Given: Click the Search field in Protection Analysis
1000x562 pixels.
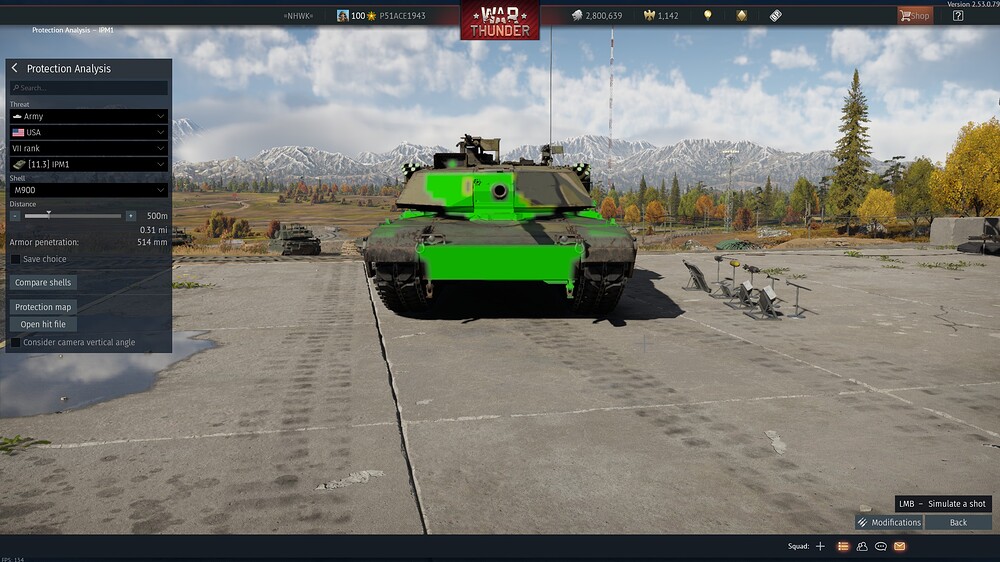Looking at the screenshot, I should 88,88.
